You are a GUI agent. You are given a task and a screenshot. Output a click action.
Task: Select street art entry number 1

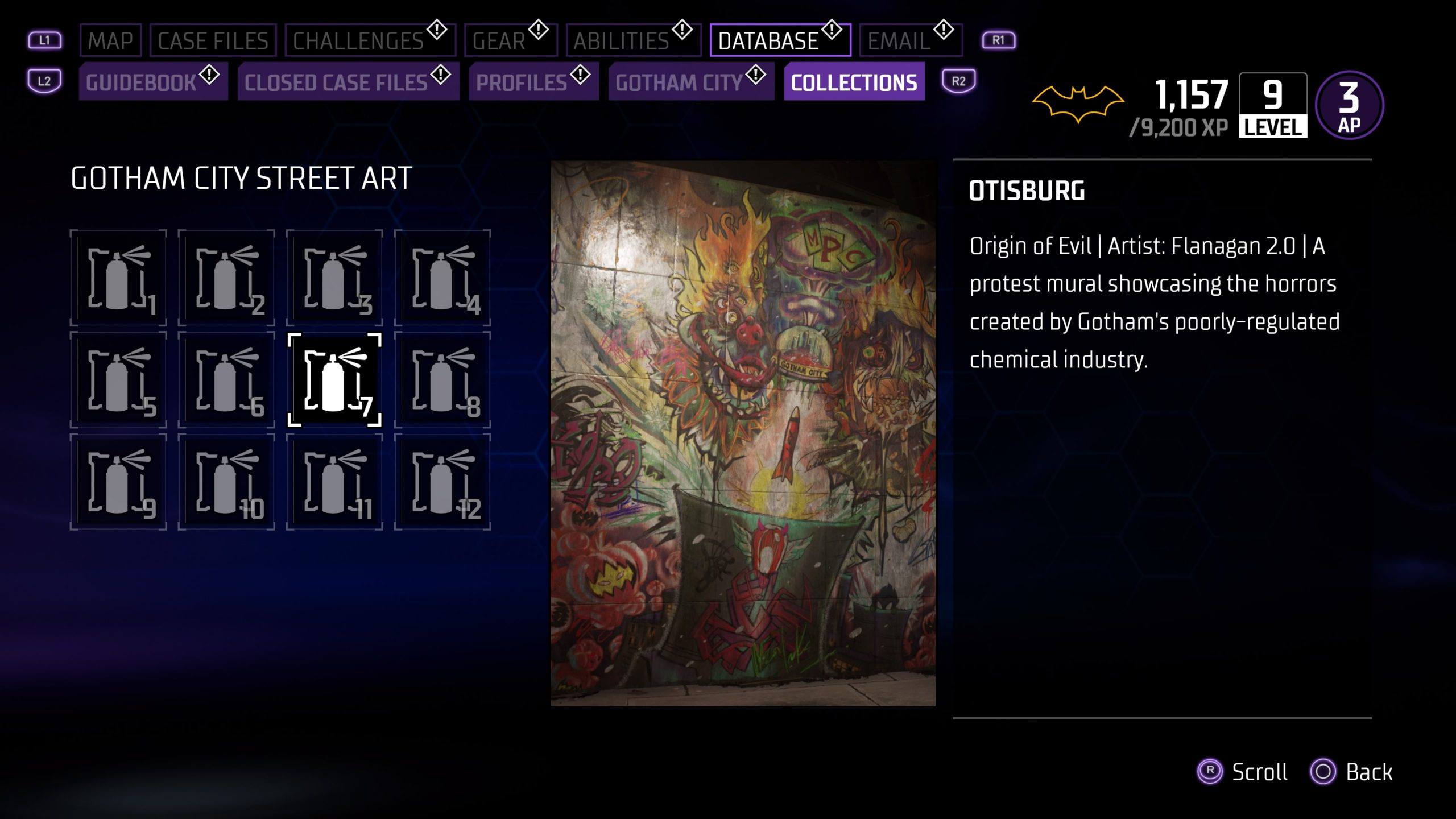point(118,278)
